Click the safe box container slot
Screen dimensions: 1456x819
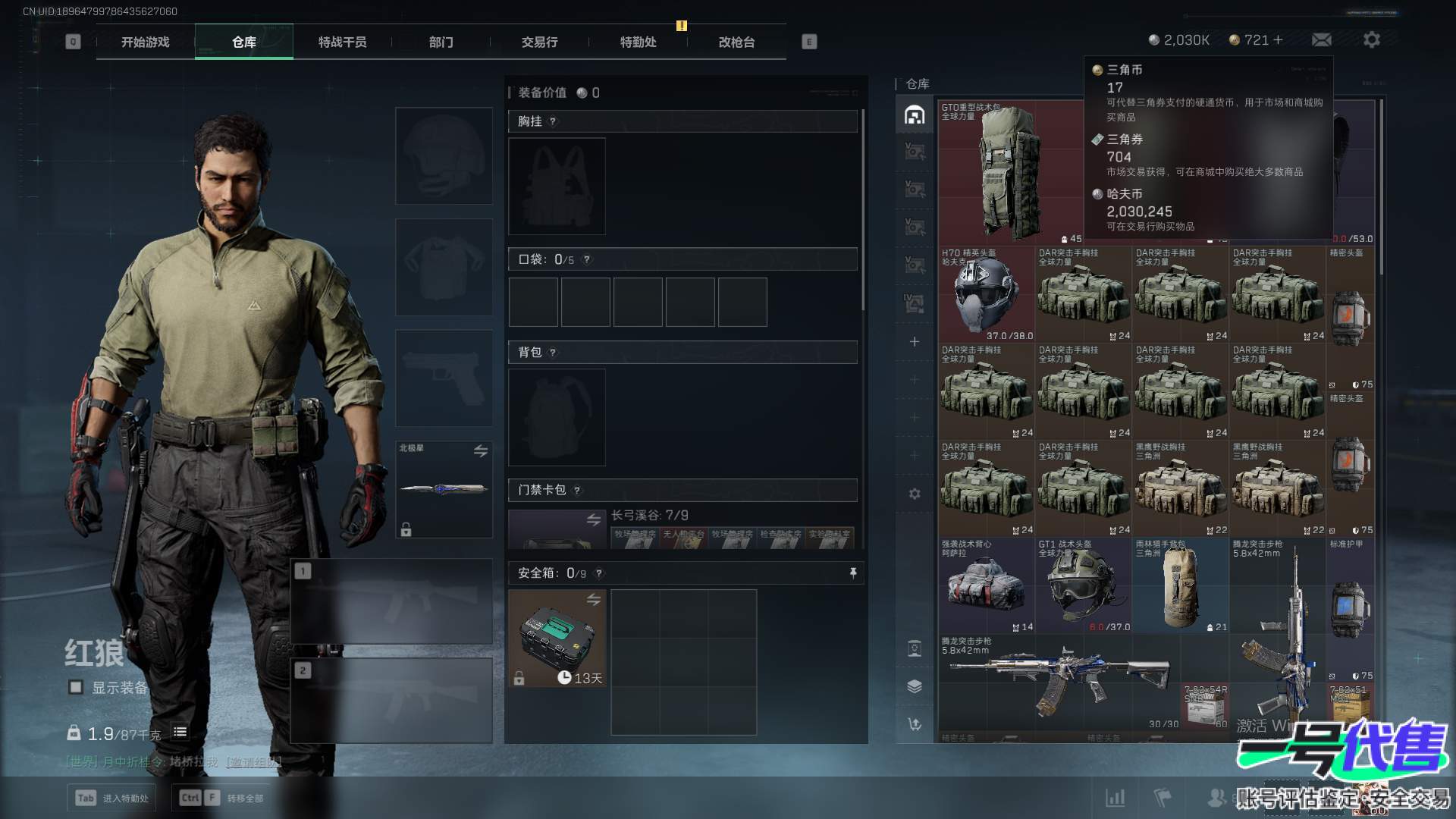557,638
